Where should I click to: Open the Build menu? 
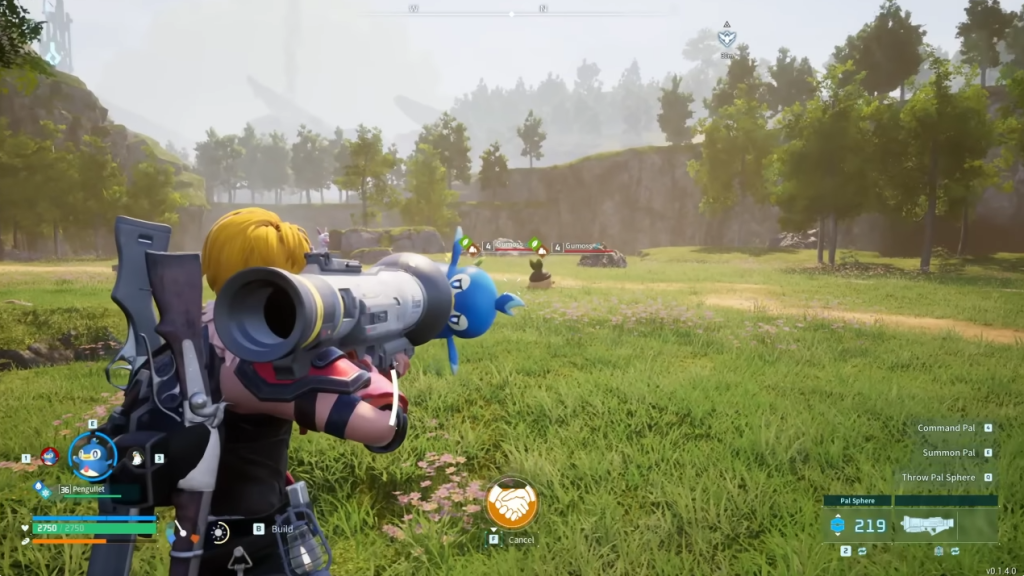coord(282,529)
